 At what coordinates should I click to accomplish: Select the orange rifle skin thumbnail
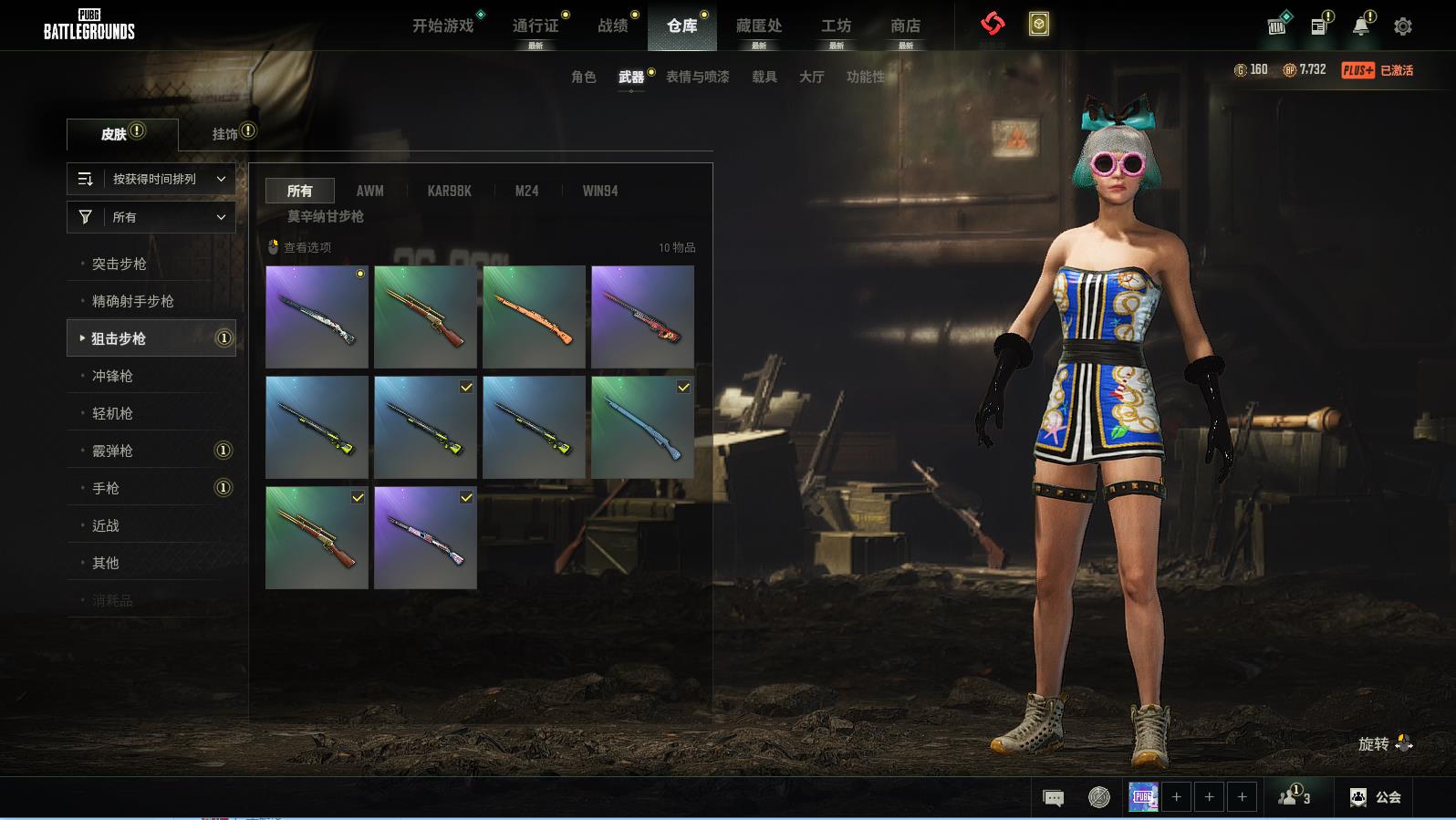pyautogui.click(x=534, y=317)
